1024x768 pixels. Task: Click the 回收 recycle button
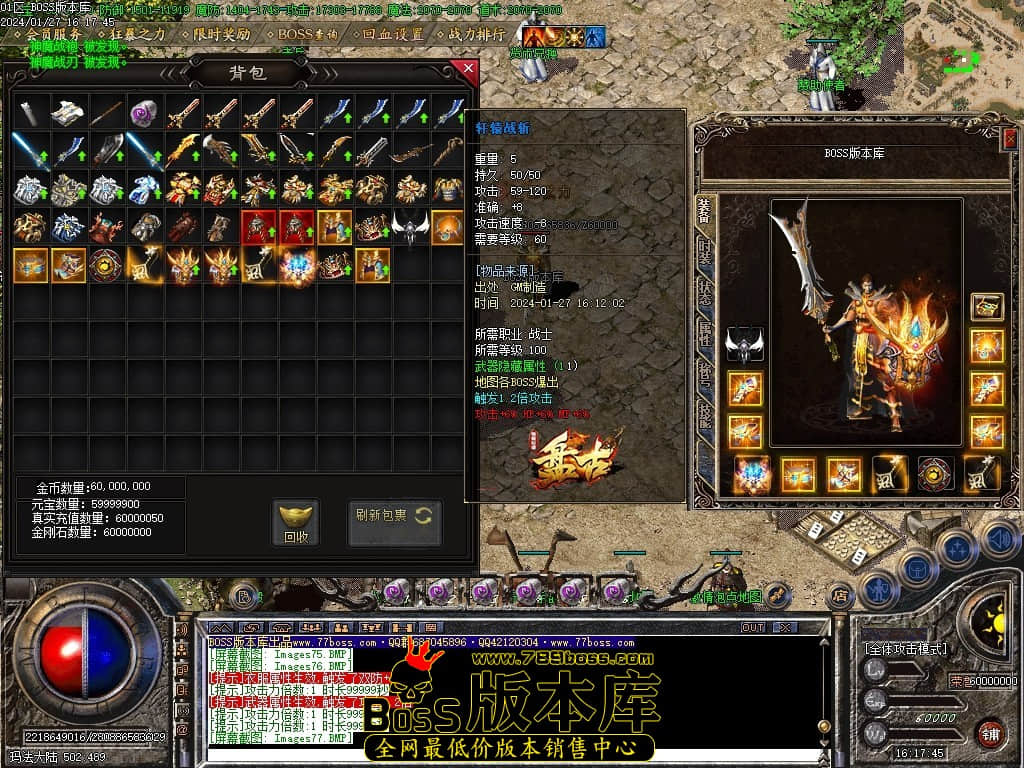click(296, 523)
